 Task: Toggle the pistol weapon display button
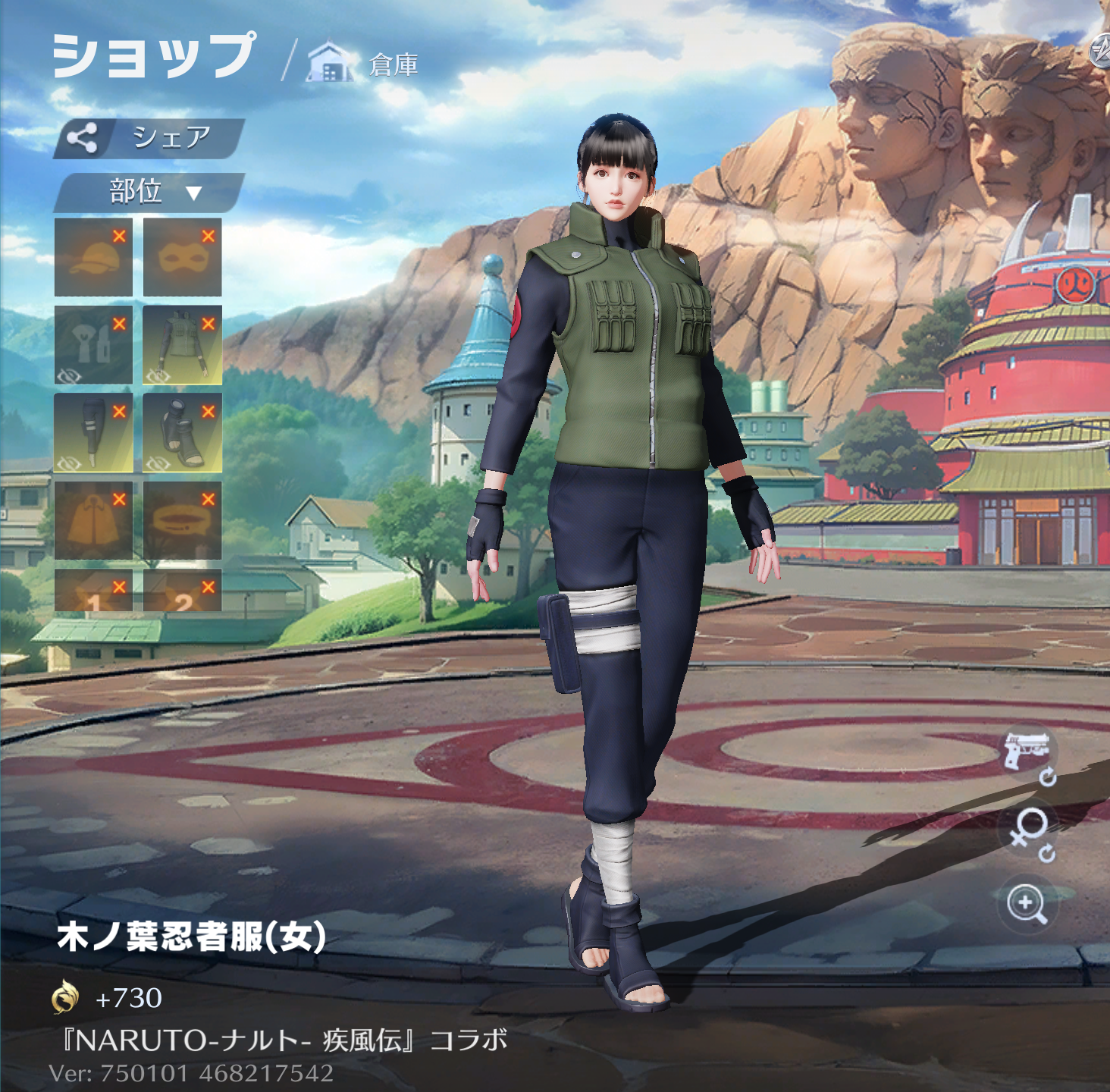click(1027, 751)
